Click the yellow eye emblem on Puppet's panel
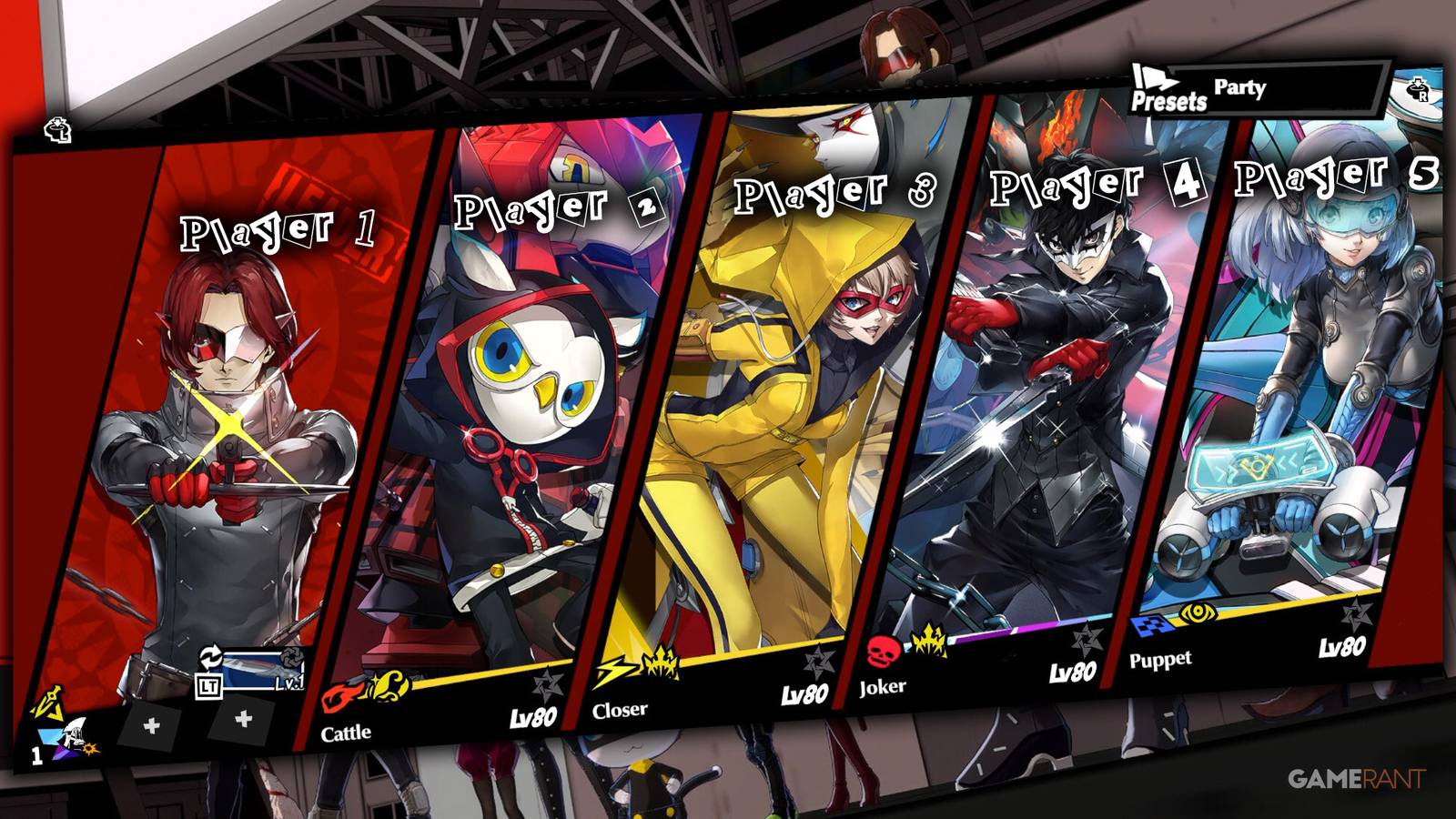Viewport: 1456px width, 819px height. [x=1197, y=613]
